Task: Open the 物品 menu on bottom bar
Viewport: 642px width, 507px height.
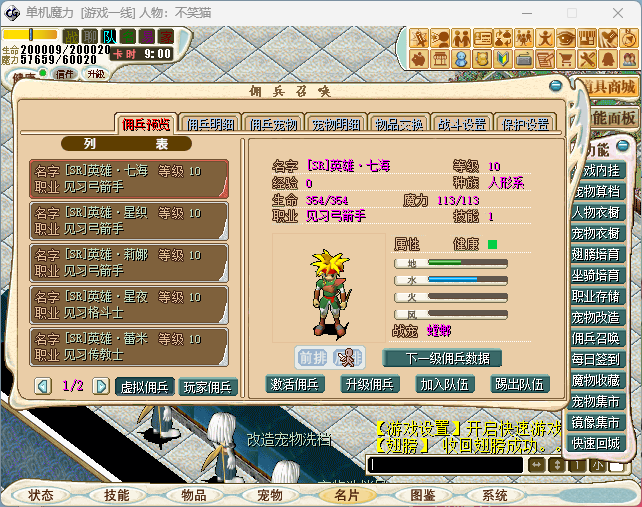Action: pos(194,495)
